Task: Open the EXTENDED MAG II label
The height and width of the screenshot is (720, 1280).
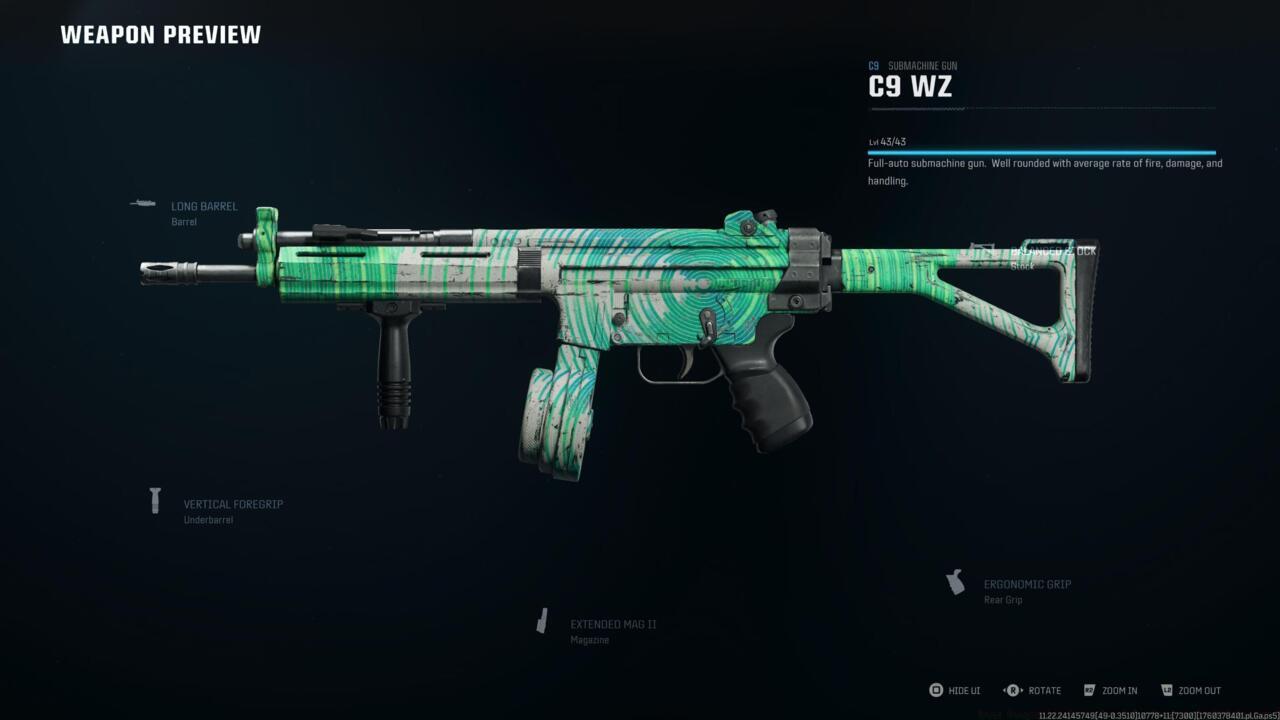Action: coord(613,623)
